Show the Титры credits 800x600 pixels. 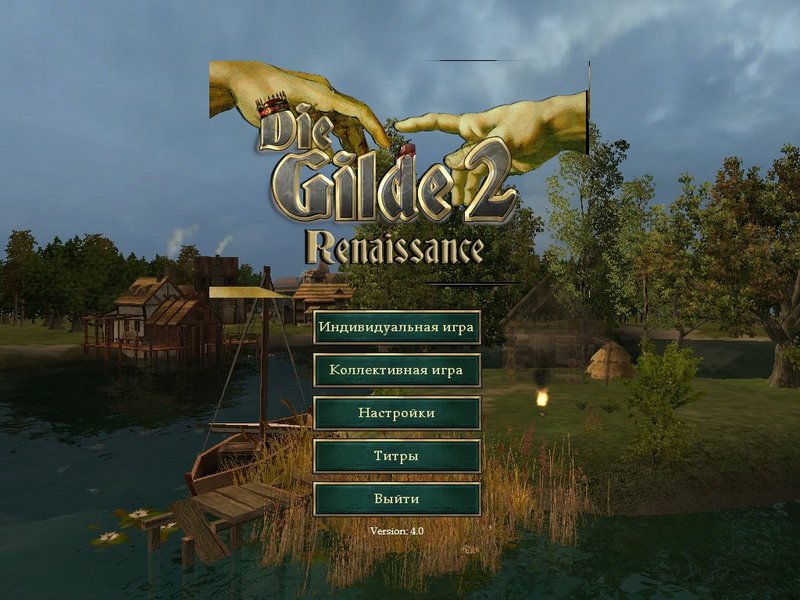[x=397, y=456]
